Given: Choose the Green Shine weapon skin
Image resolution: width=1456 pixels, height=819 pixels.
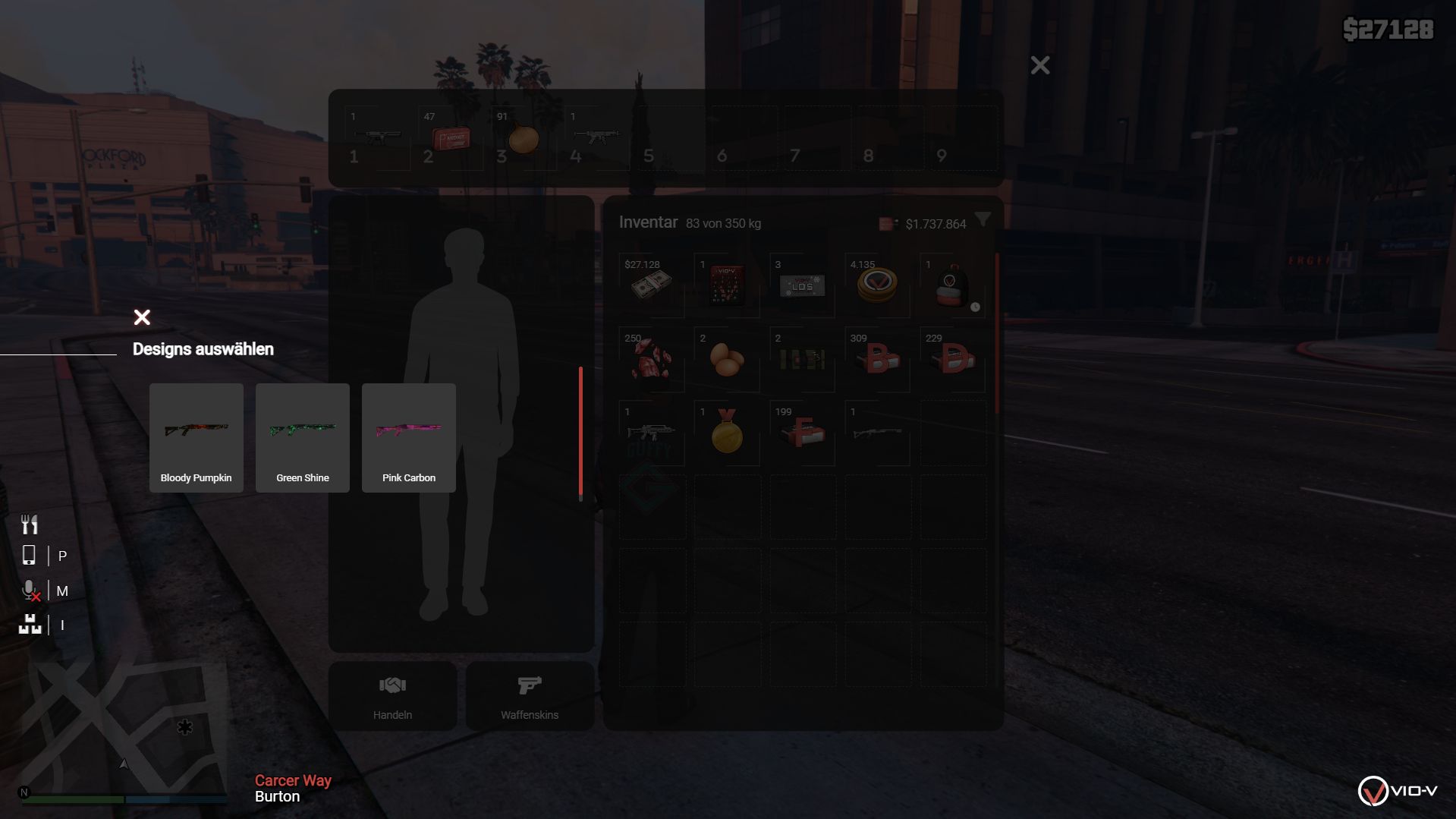Looking at the screenshot, I should pyautogui.click(x=302, y=437).
